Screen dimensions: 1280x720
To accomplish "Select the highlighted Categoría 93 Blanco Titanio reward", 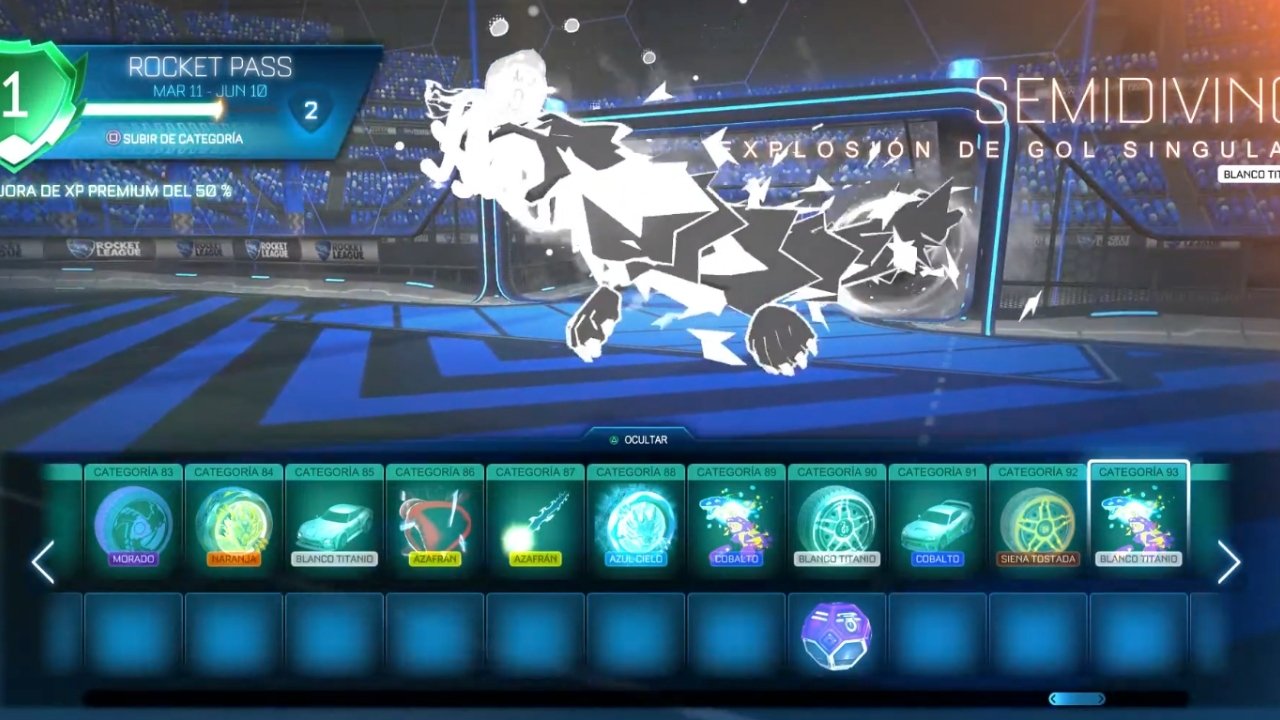I will [x=1138, y=520].
